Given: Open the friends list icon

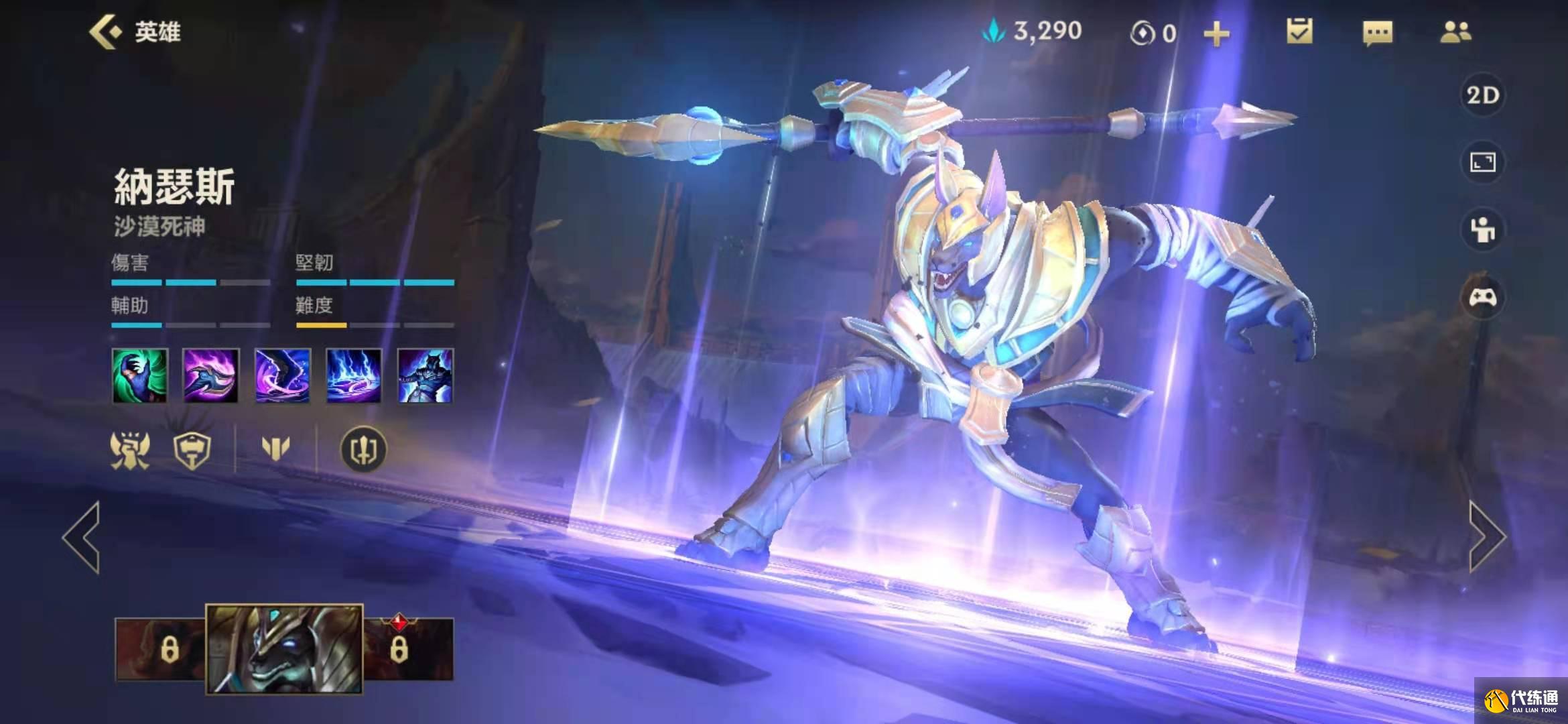Looking at the screenshot, I should 1455,32.
